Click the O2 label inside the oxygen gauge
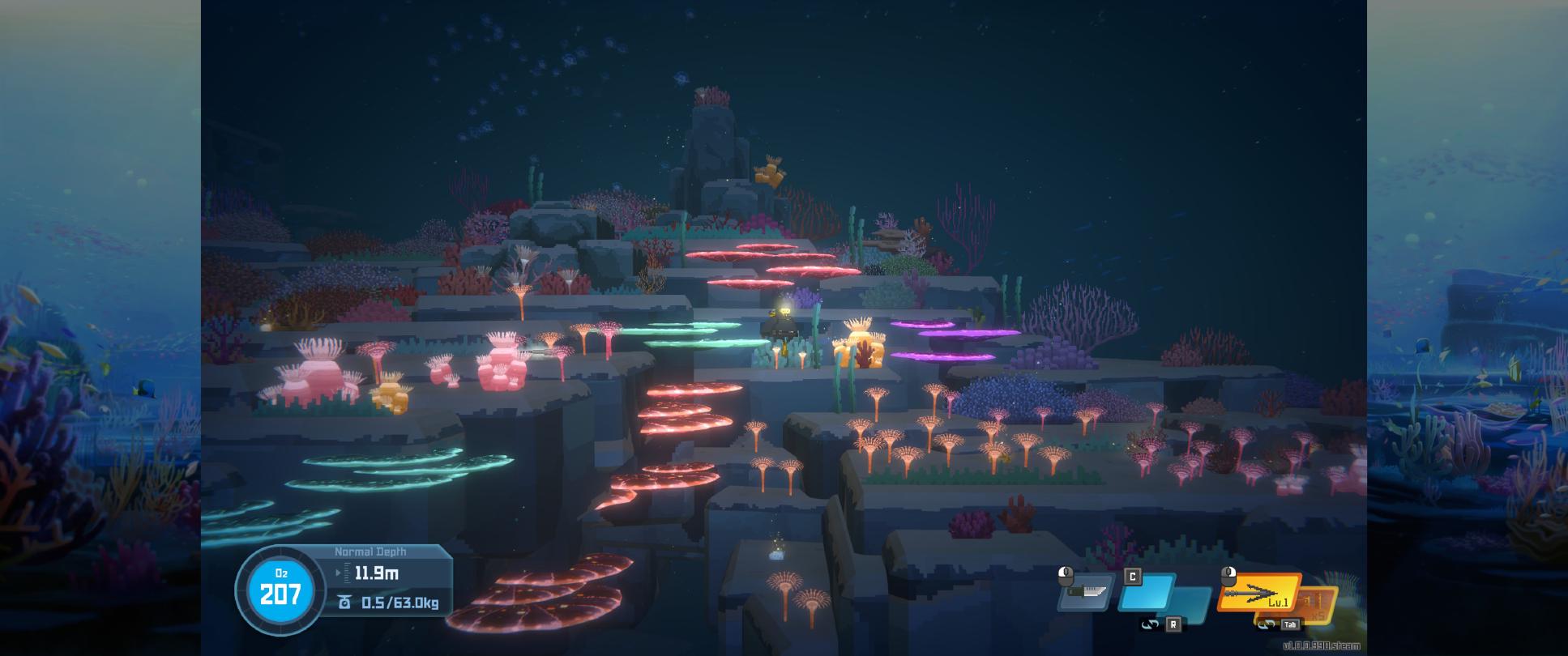Viewport: 1568px width, 656px height. click(x=281, y=573)
